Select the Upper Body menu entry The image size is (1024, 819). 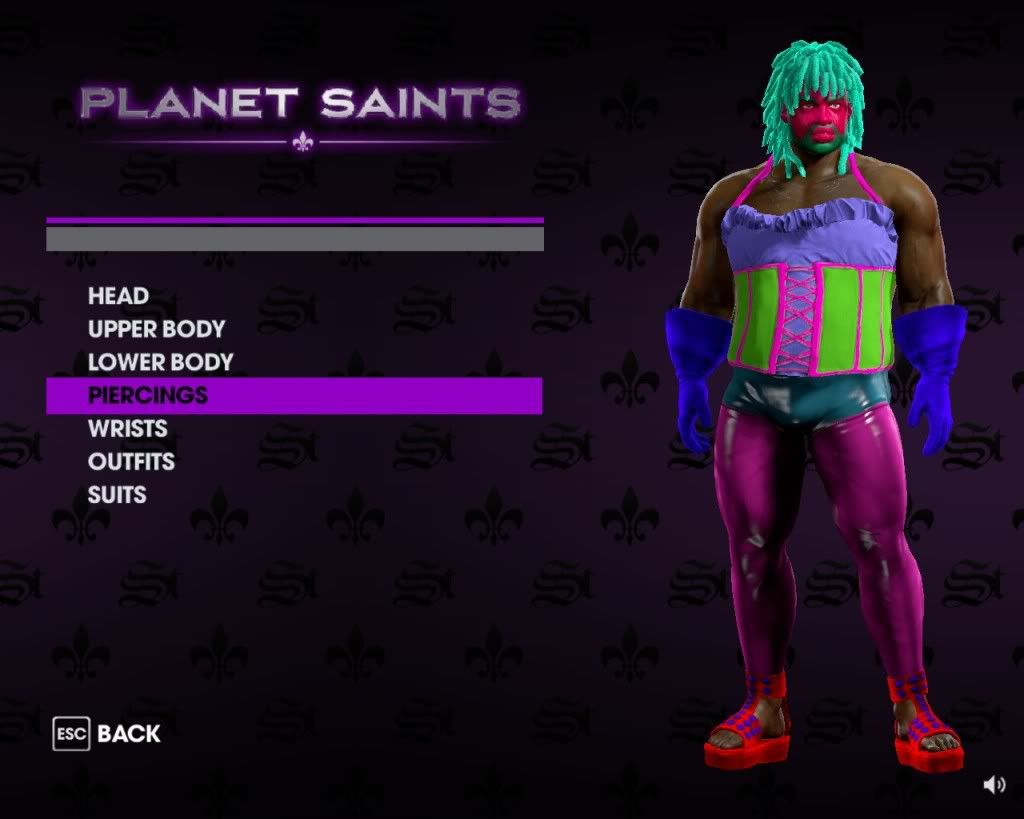(156, 329)
